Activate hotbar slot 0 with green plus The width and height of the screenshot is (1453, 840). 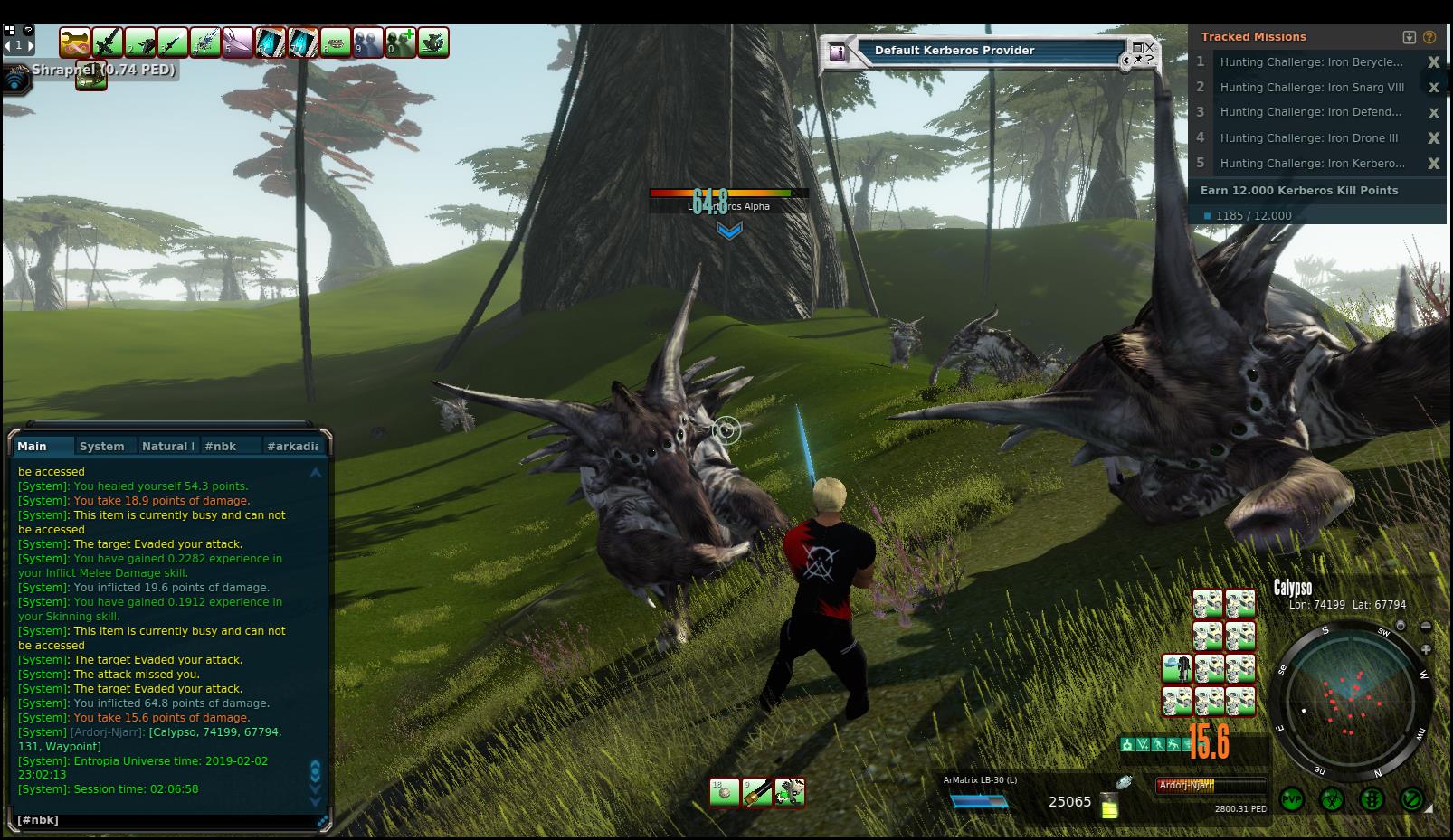point(401,42)
